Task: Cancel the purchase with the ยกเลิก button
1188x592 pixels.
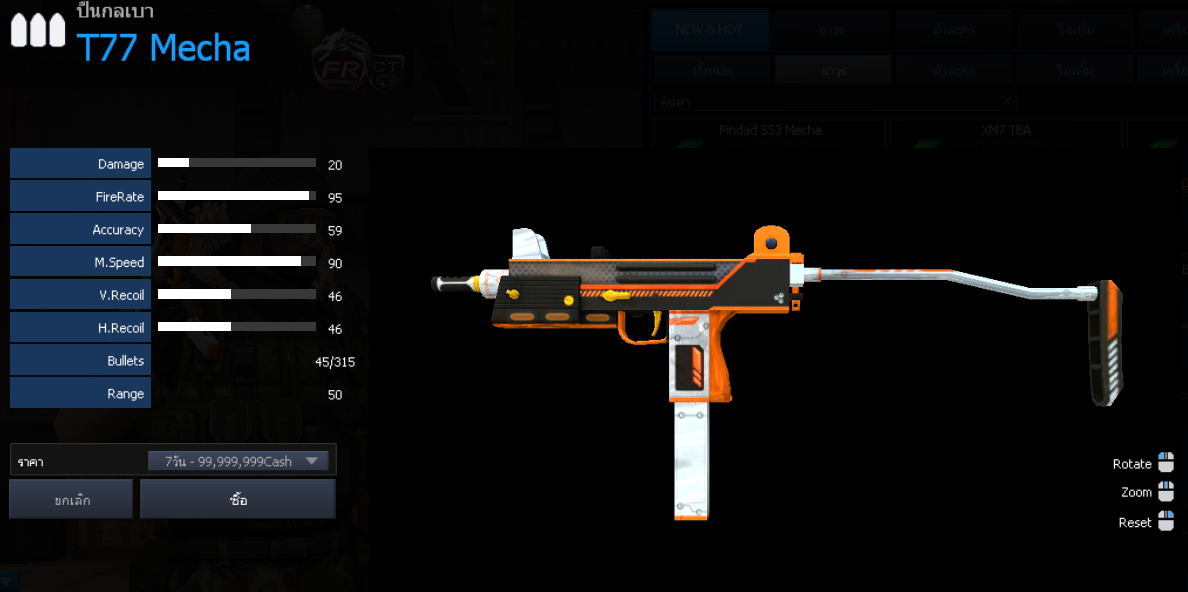Action: pos(71,499)
